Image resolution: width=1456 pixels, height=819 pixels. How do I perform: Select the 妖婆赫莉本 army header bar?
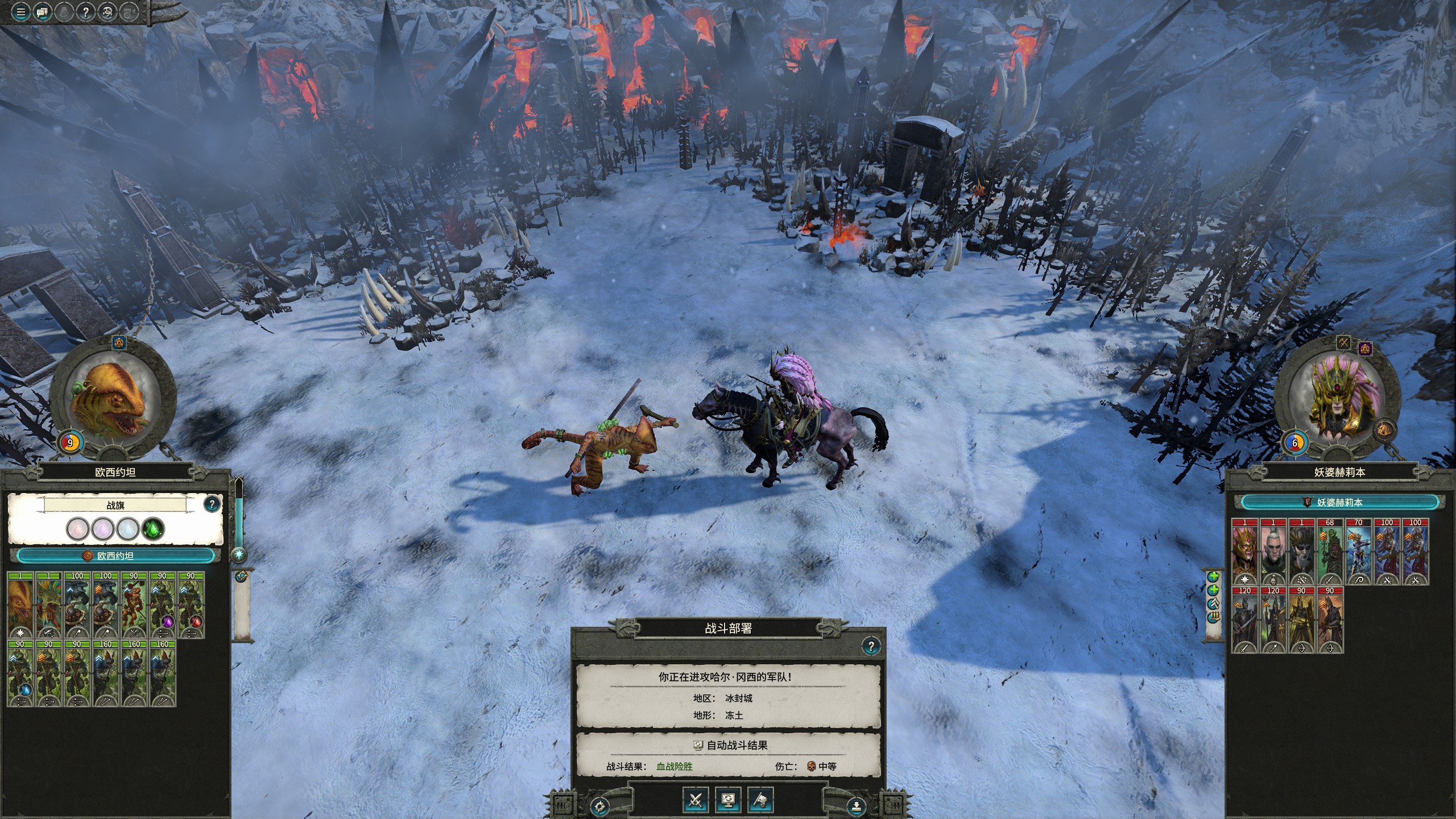pos(1340,502)
